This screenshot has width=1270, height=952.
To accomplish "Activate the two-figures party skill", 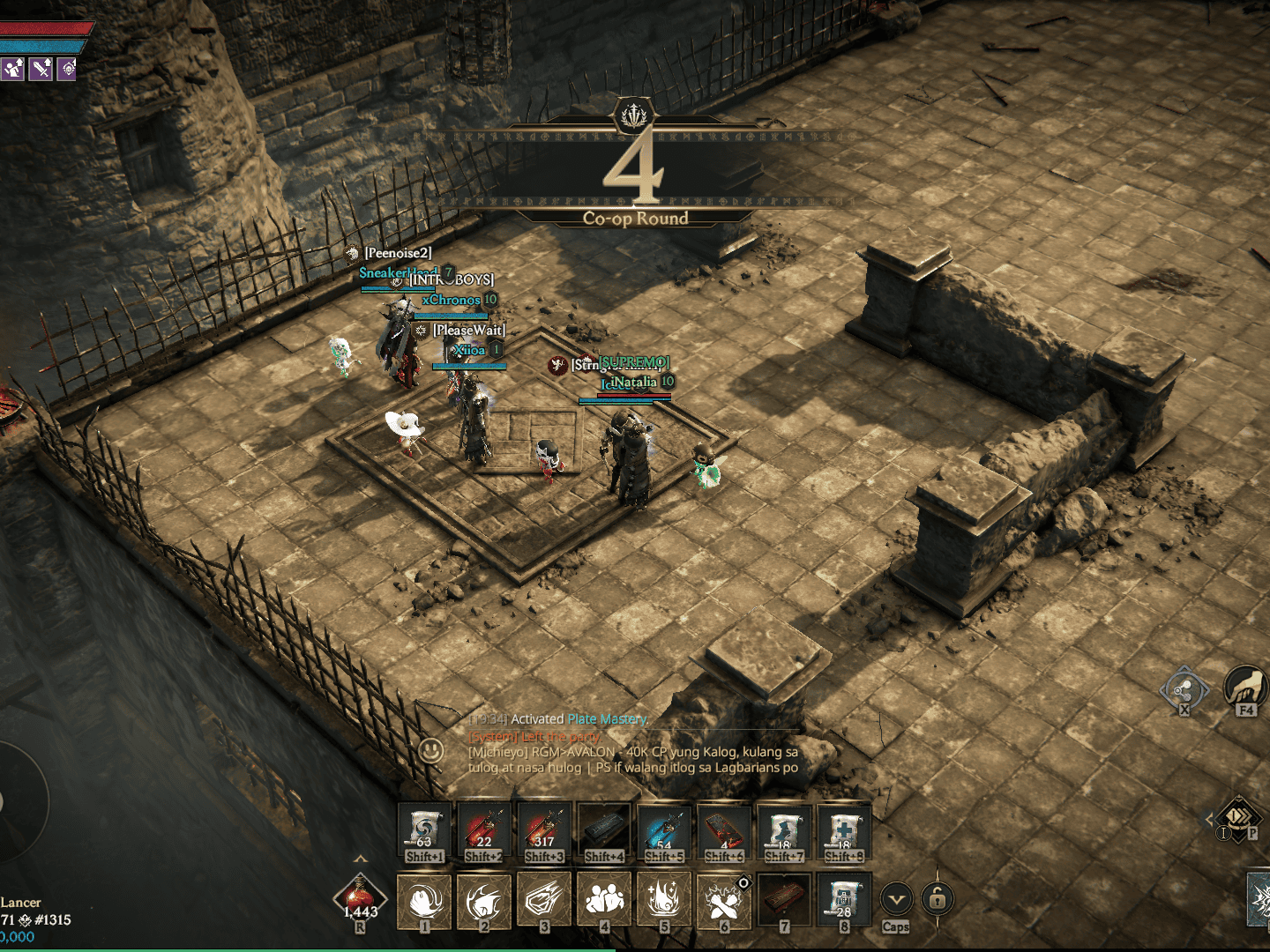I will click(x=604, y=901).
